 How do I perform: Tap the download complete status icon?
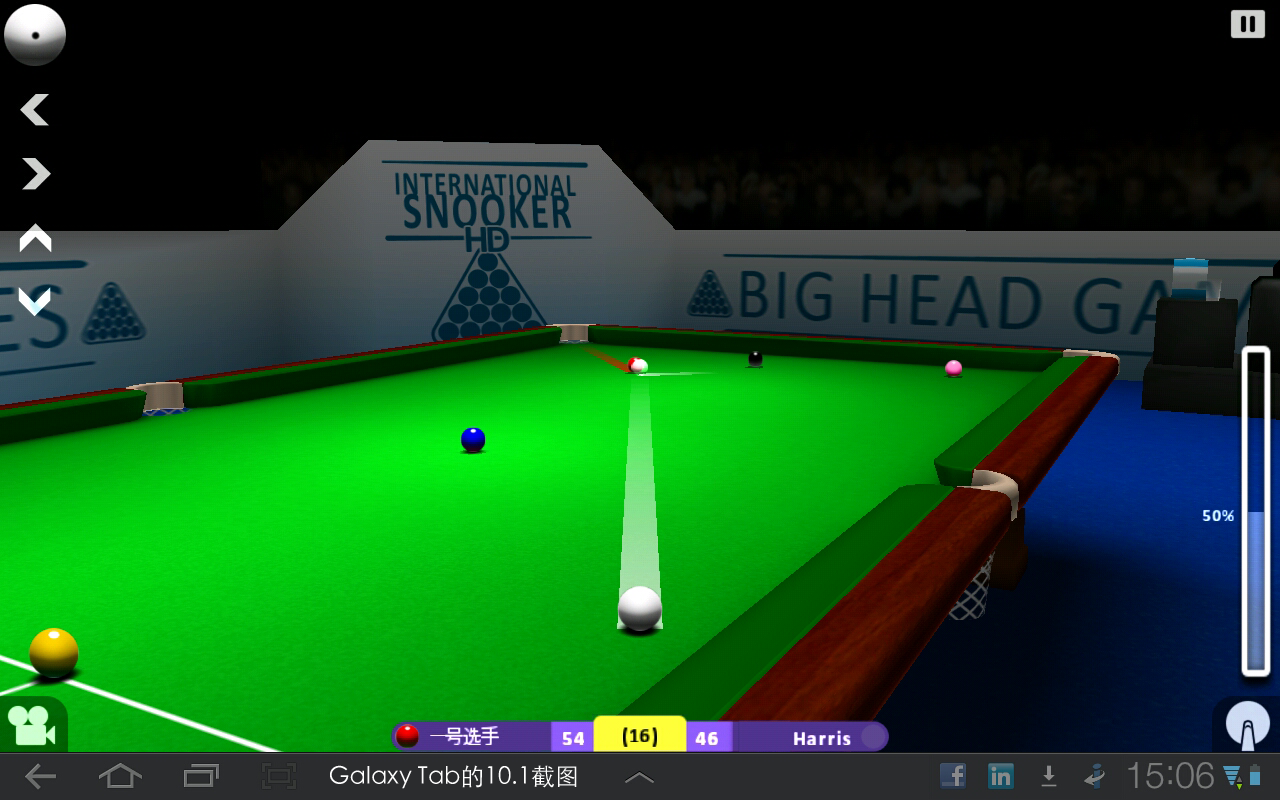tap(1048, 775)
